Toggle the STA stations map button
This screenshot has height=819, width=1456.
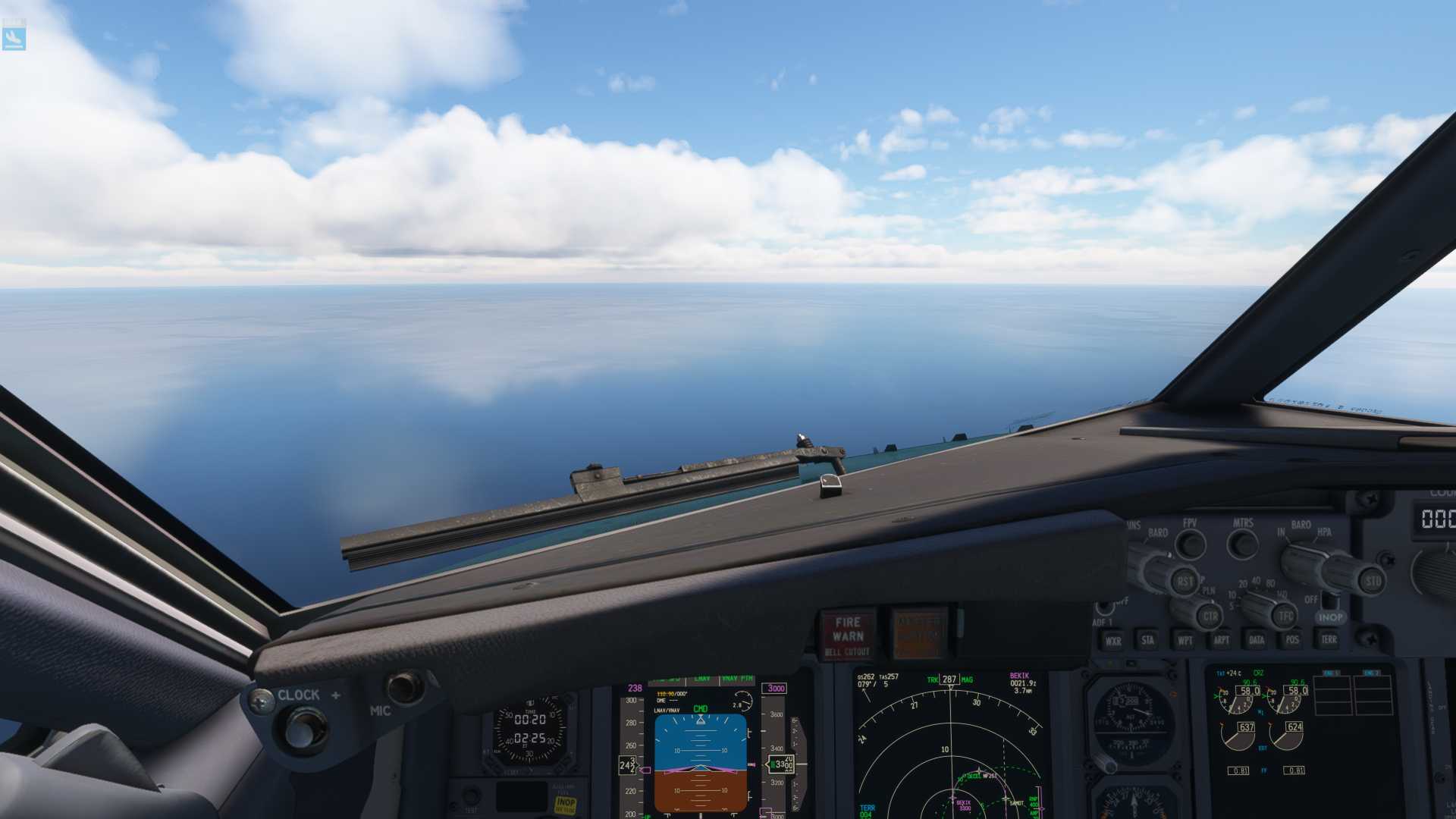tap(1147, 640)
